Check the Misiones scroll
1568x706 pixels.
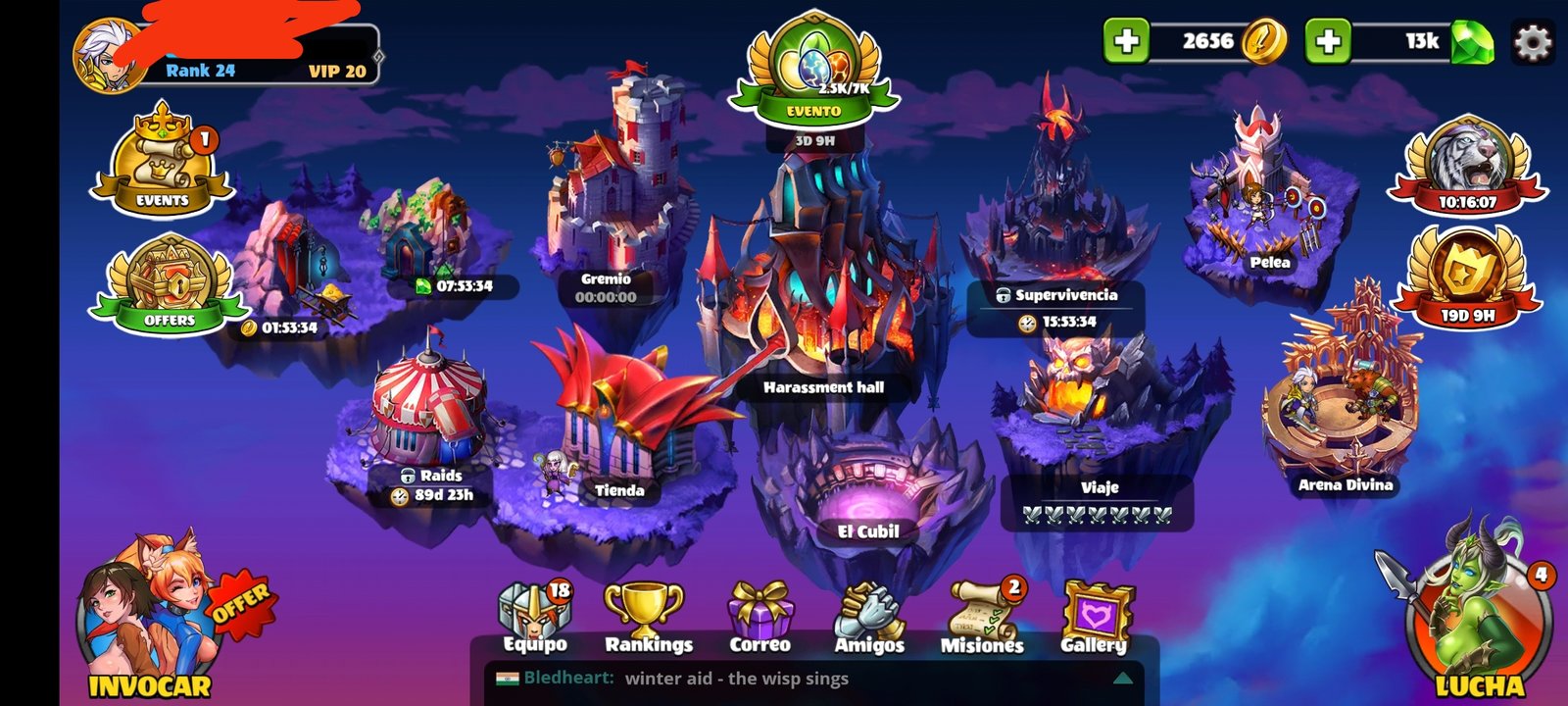(x=982, y=618)
